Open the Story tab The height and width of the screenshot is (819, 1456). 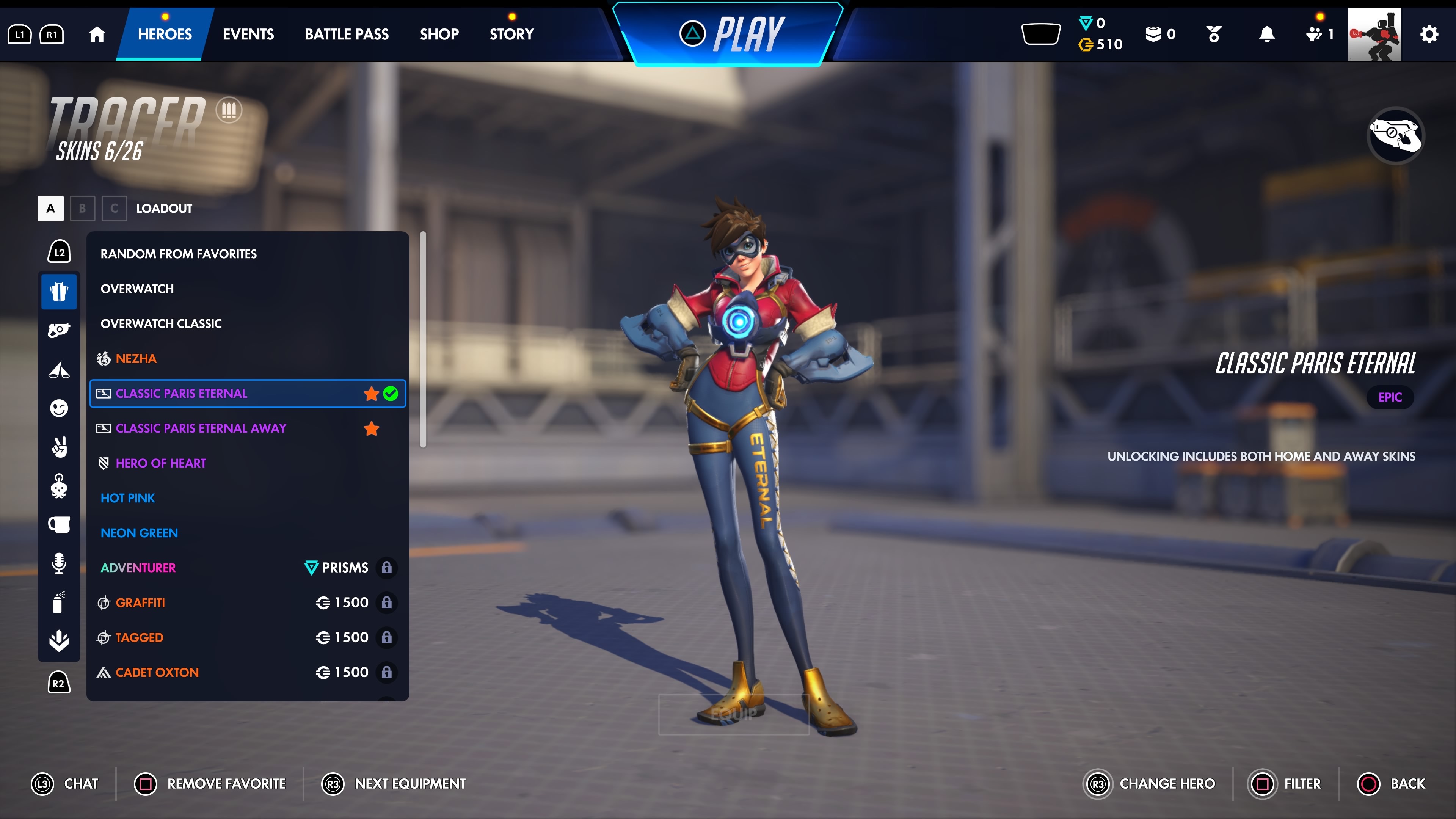point(511,35)
